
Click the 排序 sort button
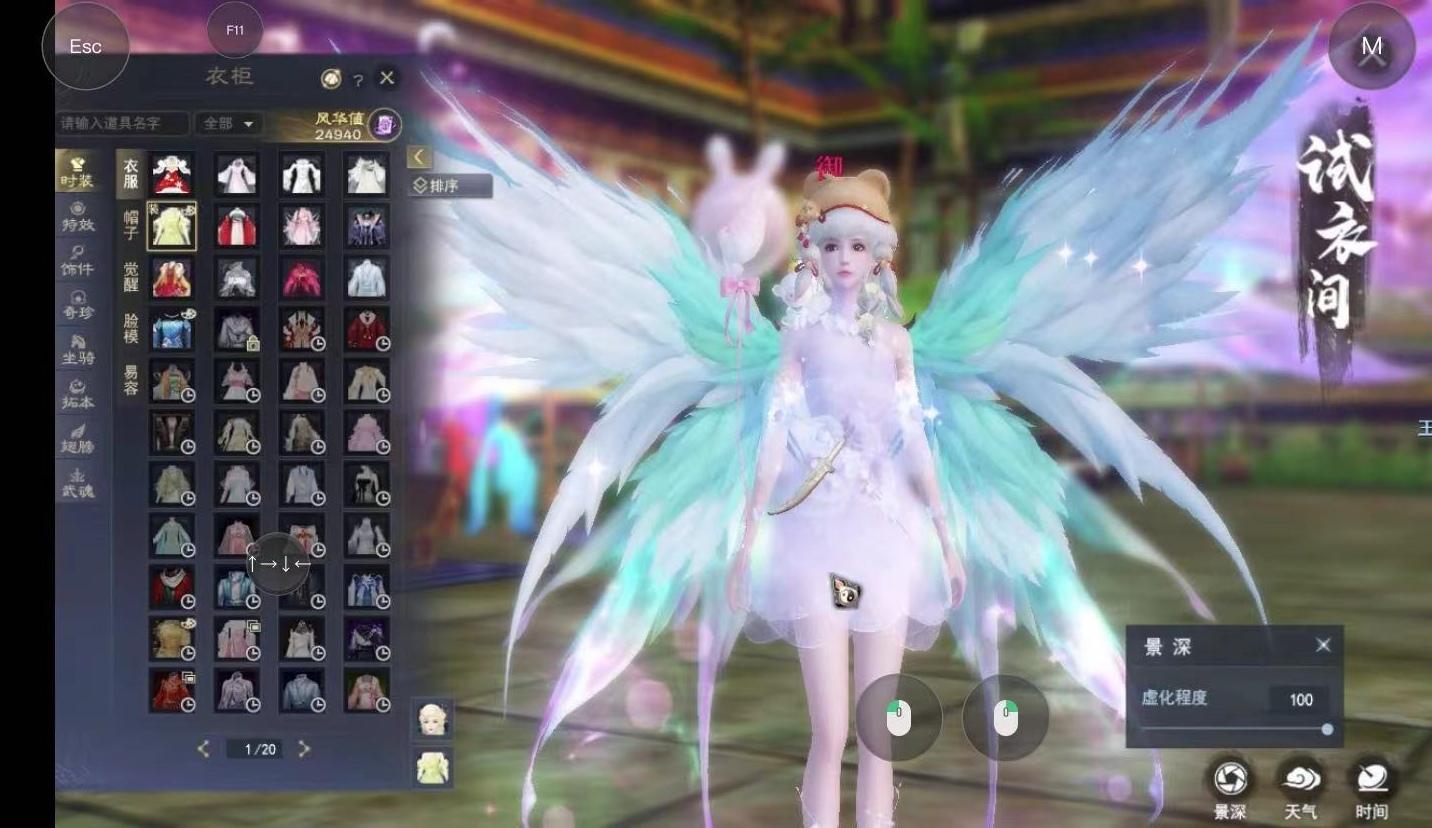point(451,186)
